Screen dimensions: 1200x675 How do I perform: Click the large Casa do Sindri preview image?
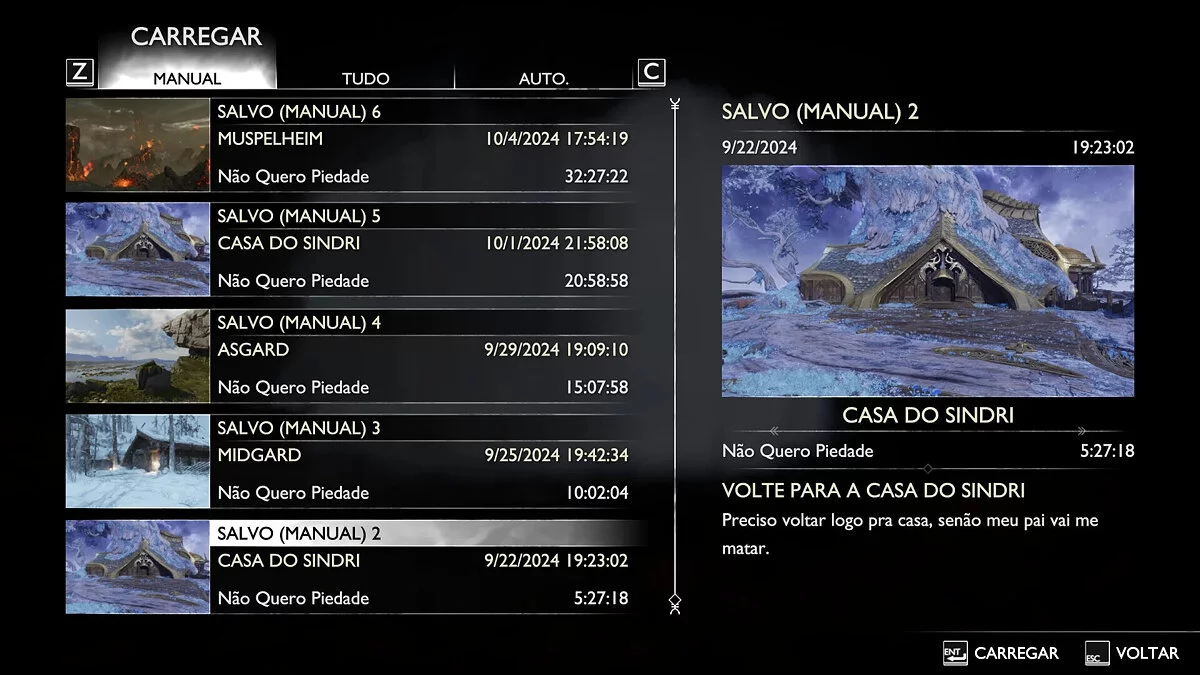coord(928,281)
